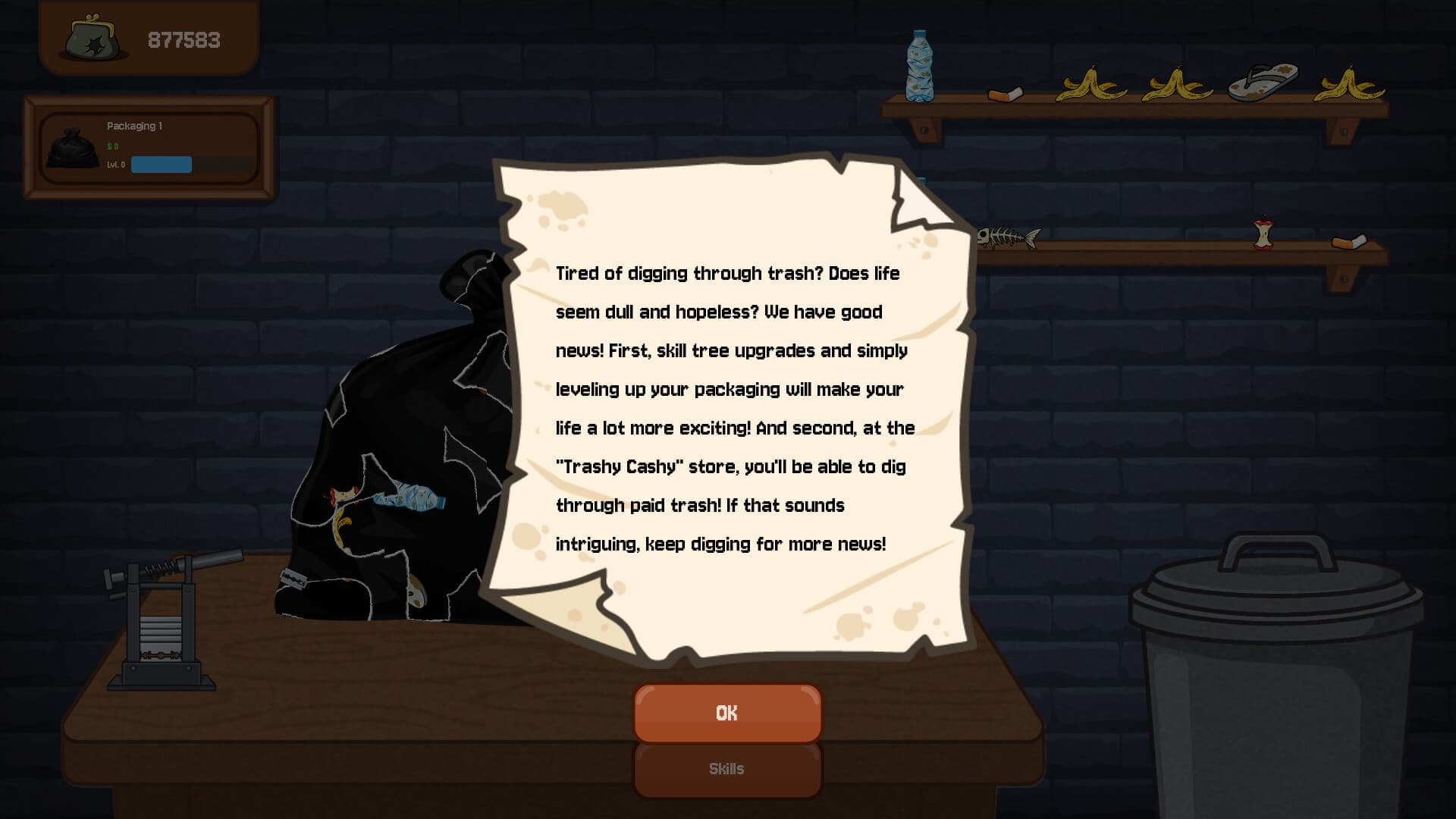Click the money total showing 877583
This screenshot has width=1456, height=819.
tap(184, 39)
